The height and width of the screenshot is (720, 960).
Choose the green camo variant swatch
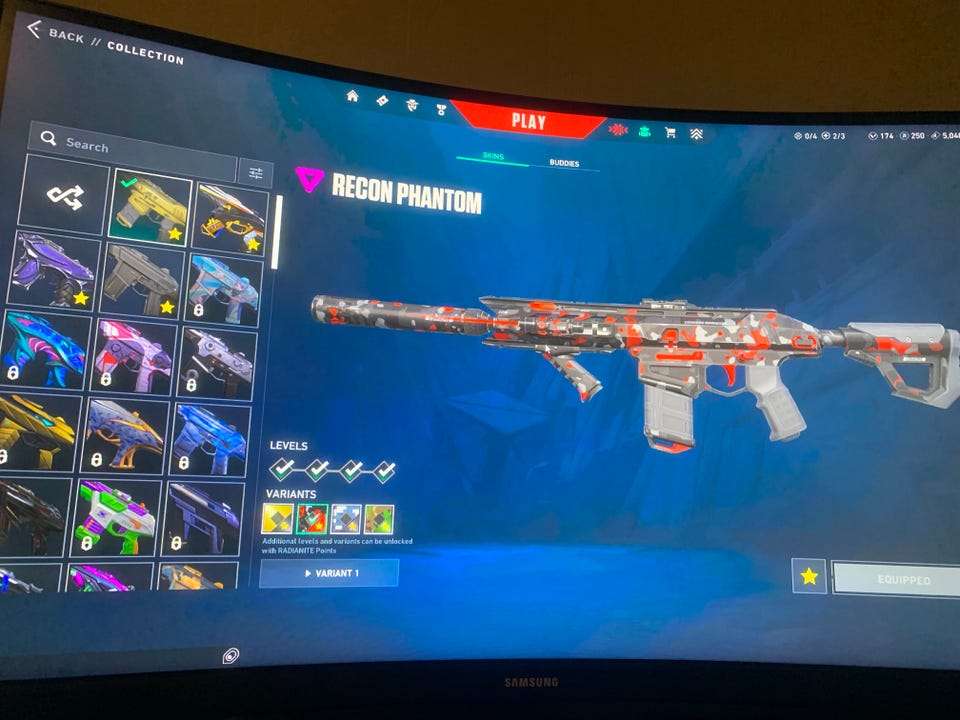pos(379,519)
